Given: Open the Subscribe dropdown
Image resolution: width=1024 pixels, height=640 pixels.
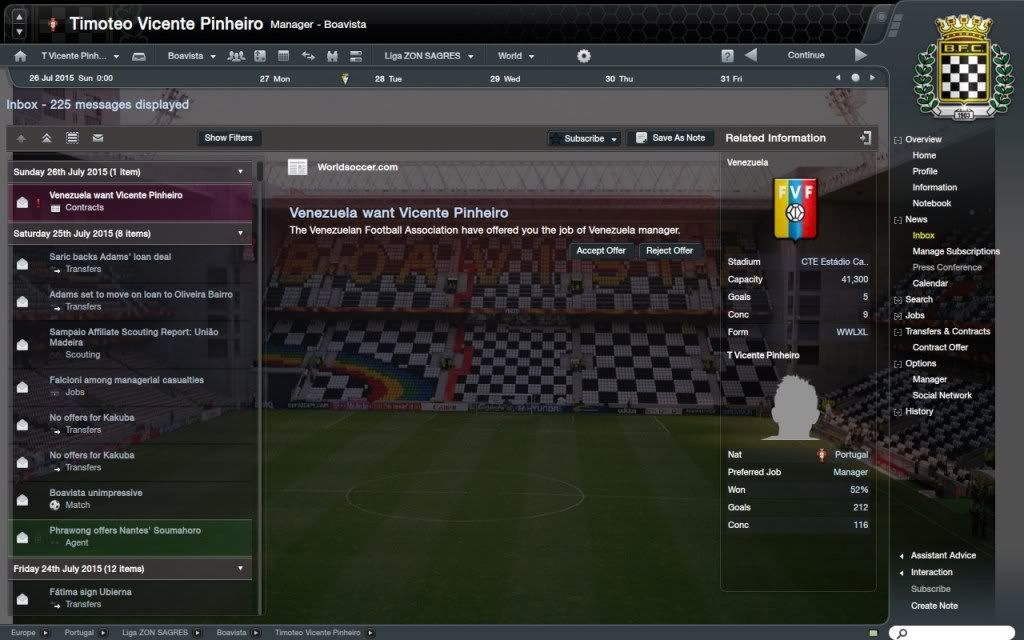Looking at the screenshot, I should click(585, 139).
